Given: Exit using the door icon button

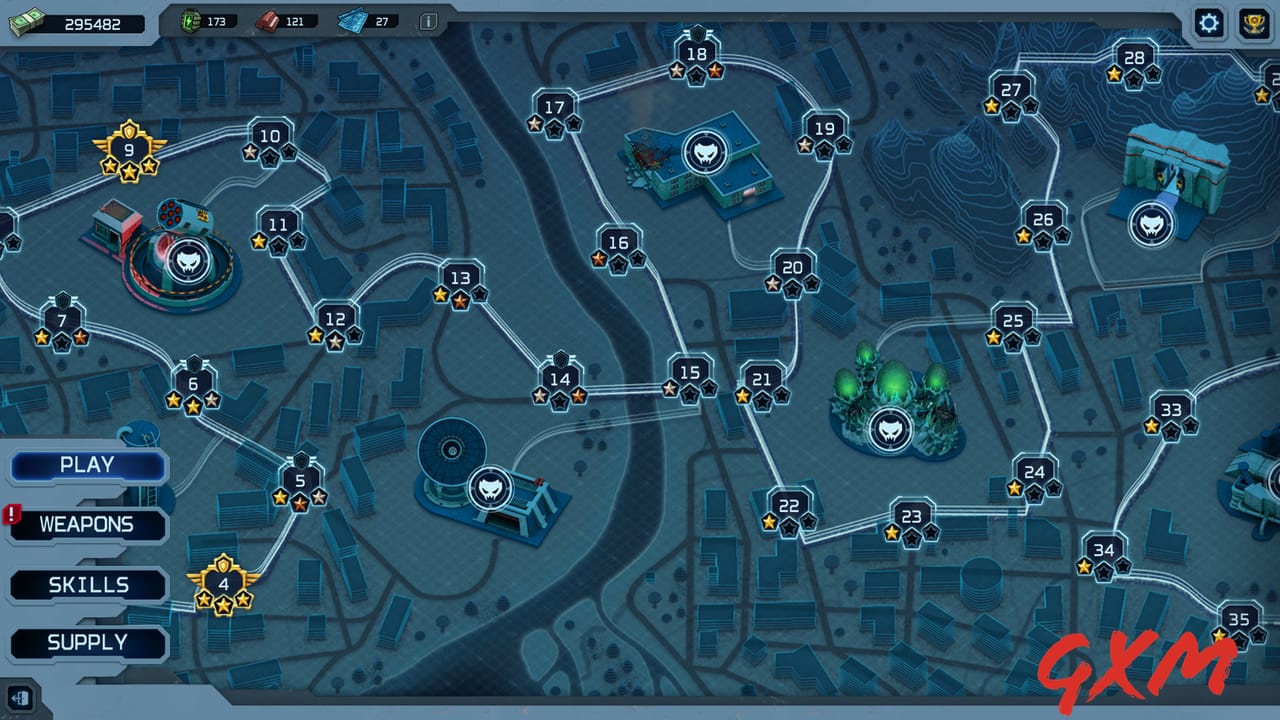Looking at the screenshot, I should tap(20, 697).
